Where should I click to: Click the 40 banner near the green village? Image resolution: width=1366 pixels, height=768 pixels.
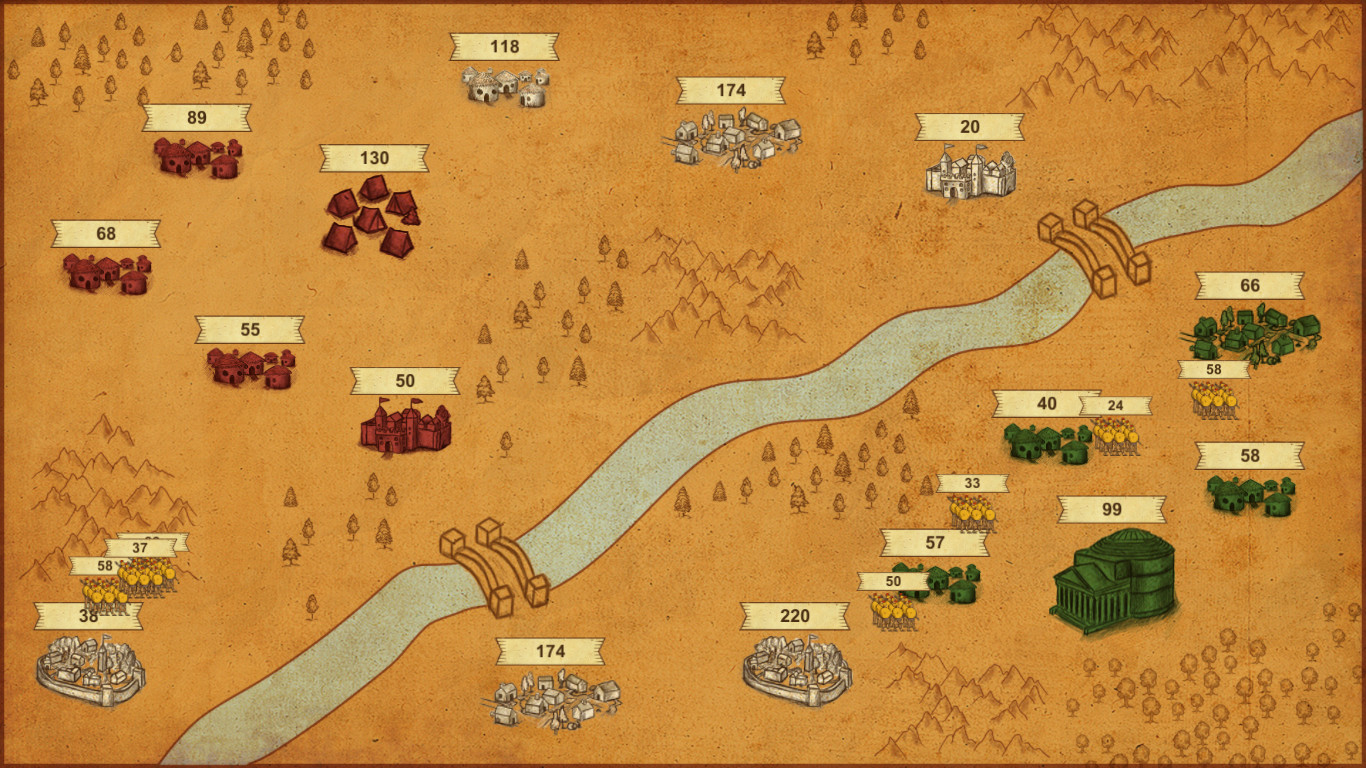pos(1046,404)
